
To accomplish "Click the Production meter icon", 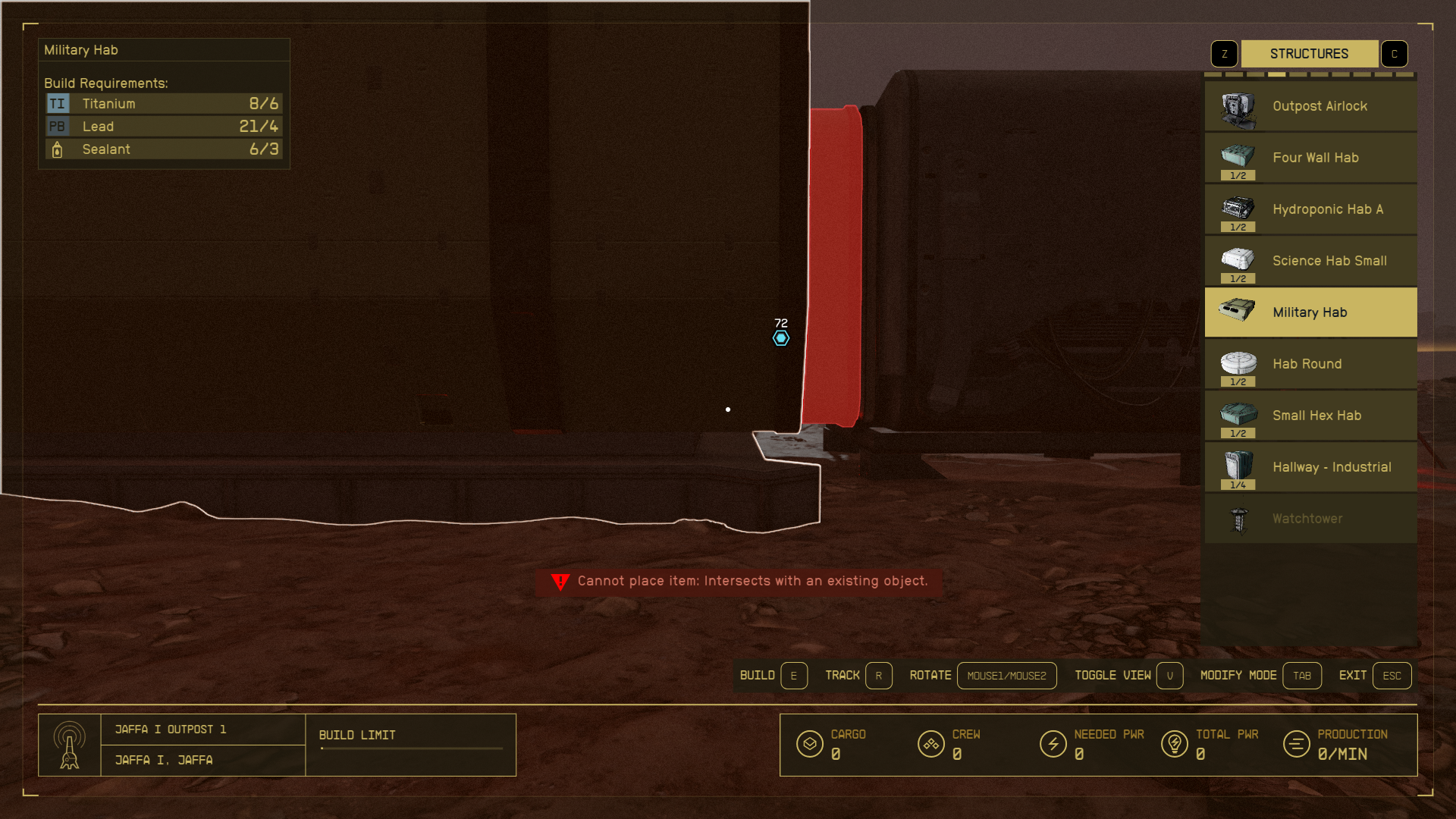I will click(x=1295, y=745).
